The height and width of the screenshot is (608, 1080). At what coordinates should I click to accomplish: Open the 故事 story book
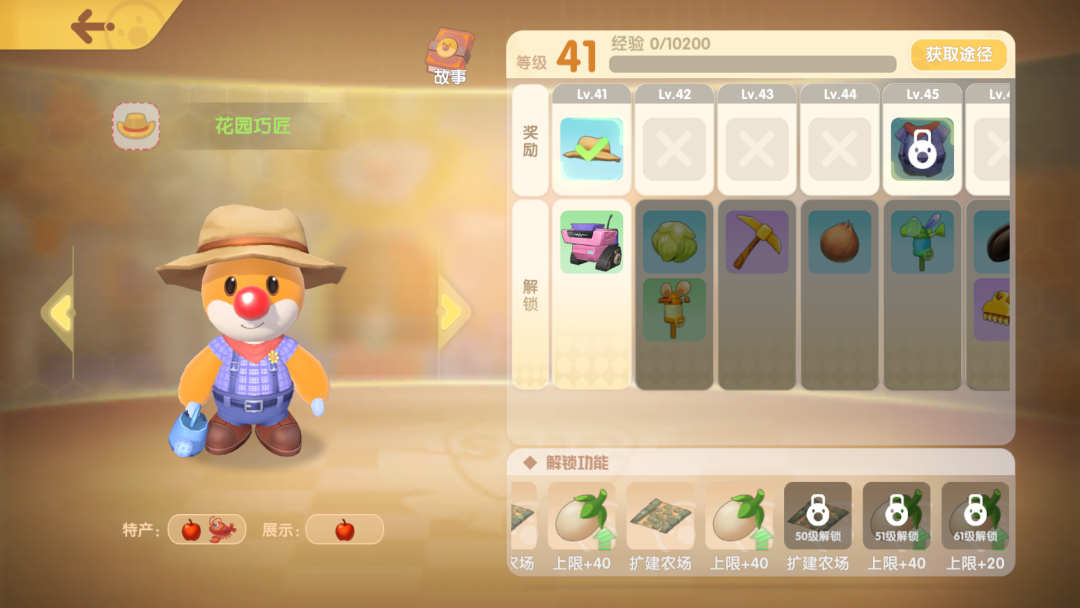coord(450,55)
